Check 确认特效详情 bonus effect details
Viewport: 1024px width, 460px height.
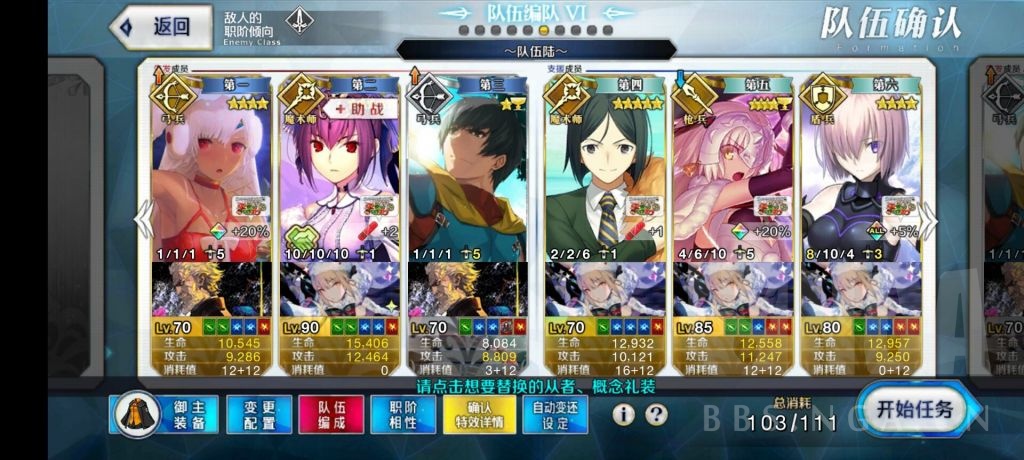coord(479,415)
